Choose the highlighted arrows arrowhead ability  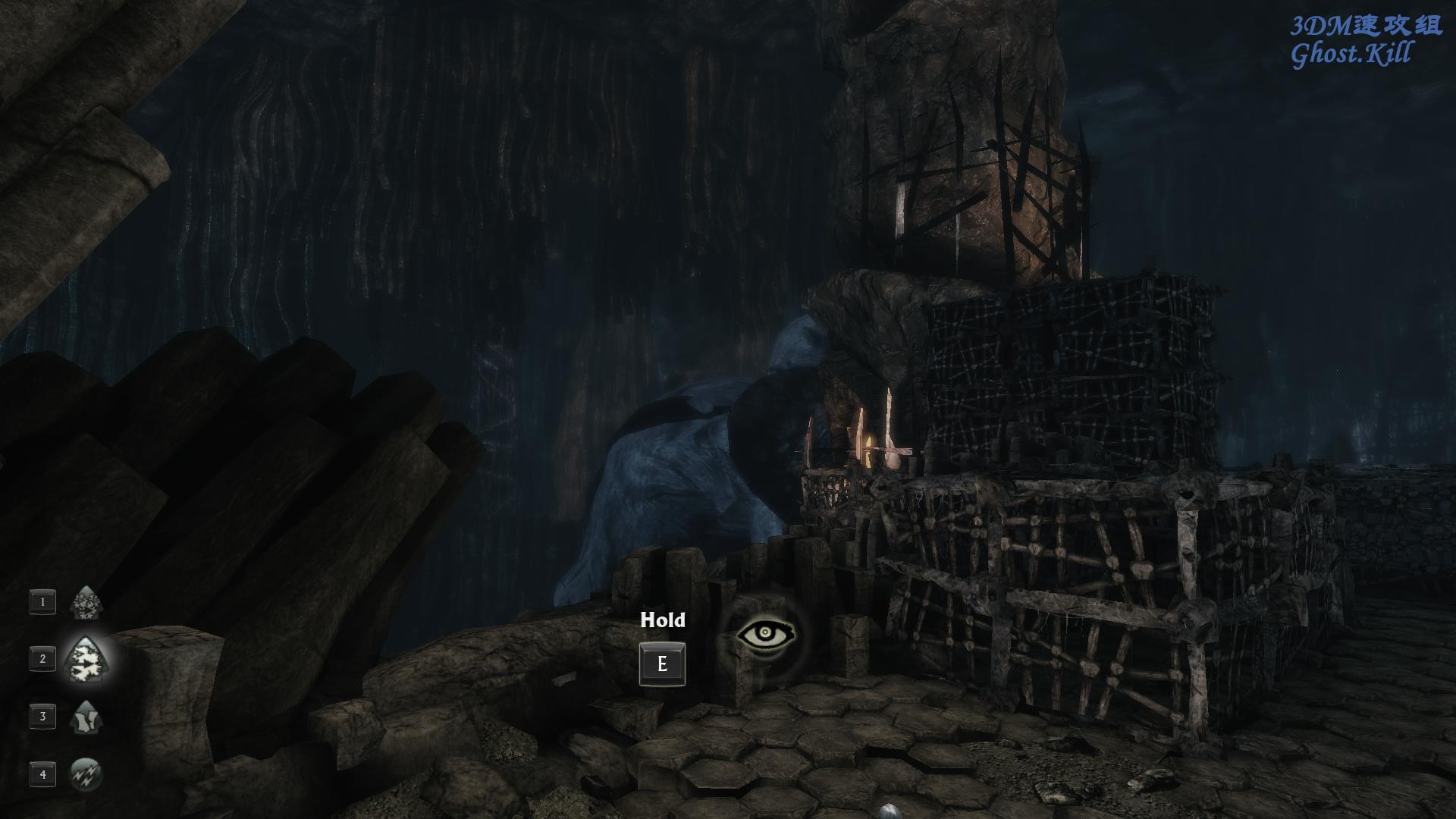coord(86,659)
